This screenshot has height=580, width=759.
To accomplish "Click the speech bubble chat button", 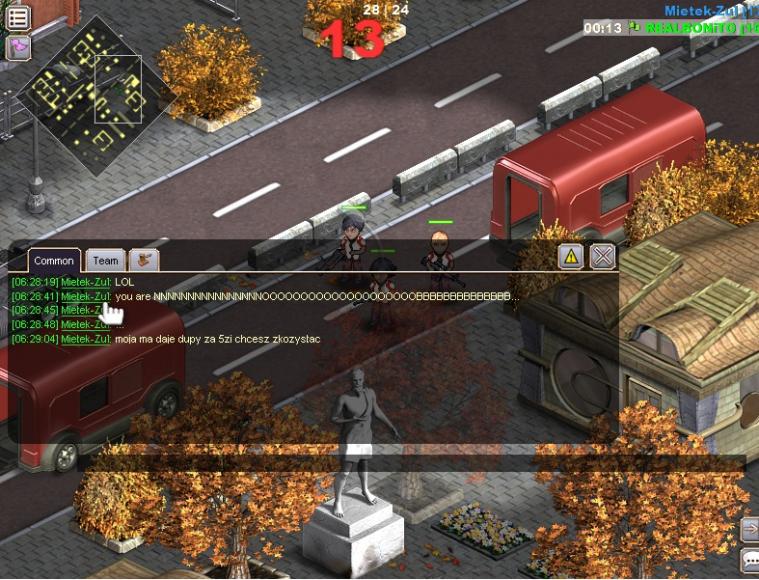I will click(x=749, y=560).
